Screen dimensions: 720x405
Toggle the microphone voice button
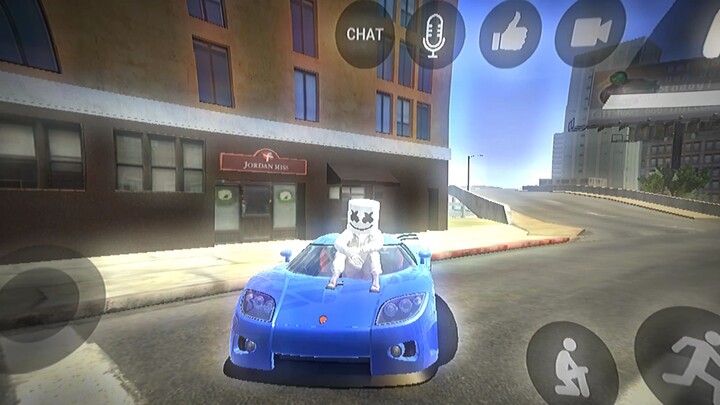[x=434, y=33]
